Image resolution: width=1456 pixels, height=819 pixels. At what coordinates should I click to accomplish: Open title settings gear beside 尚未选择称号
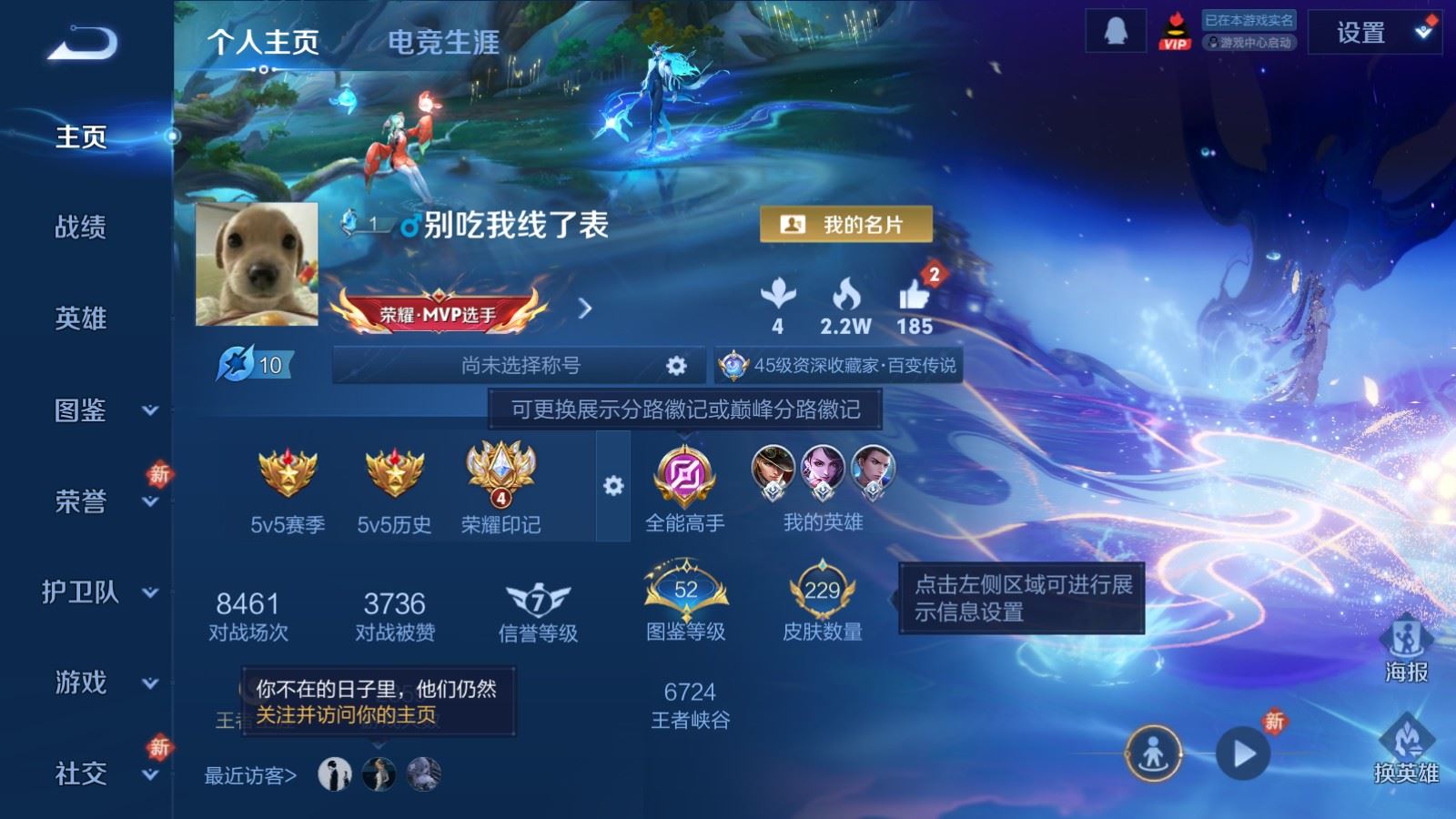[x=675, y=364]
